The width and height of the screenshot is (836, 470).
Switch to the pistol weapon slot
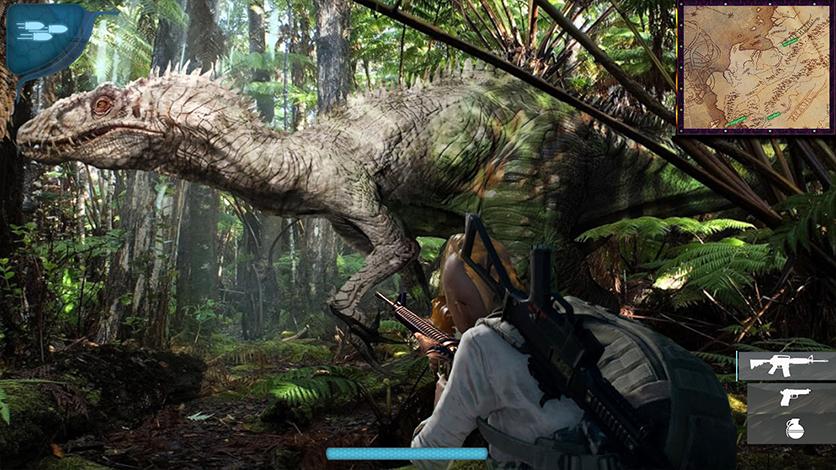coord(792,397)
